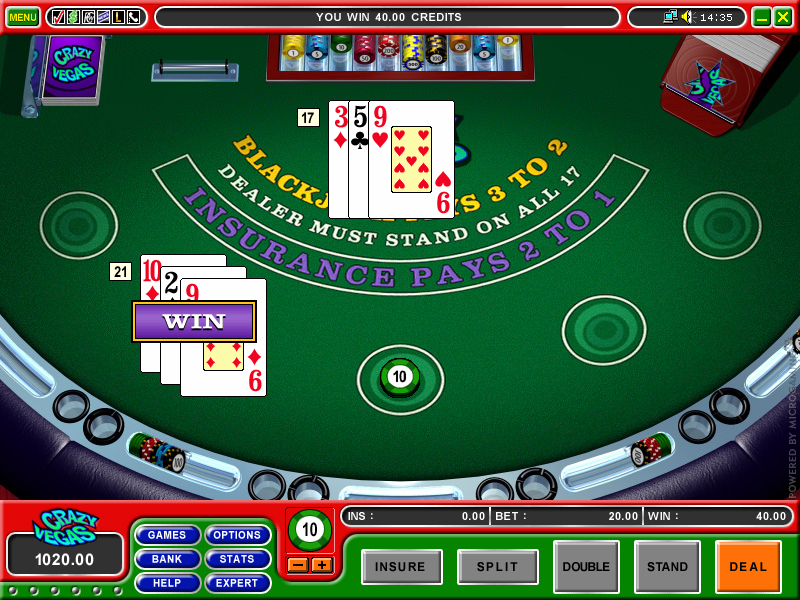Screen dimensions: 800x600
Task: Click the phone icon in the top toolbar
Action: click(x=133, y=17)
